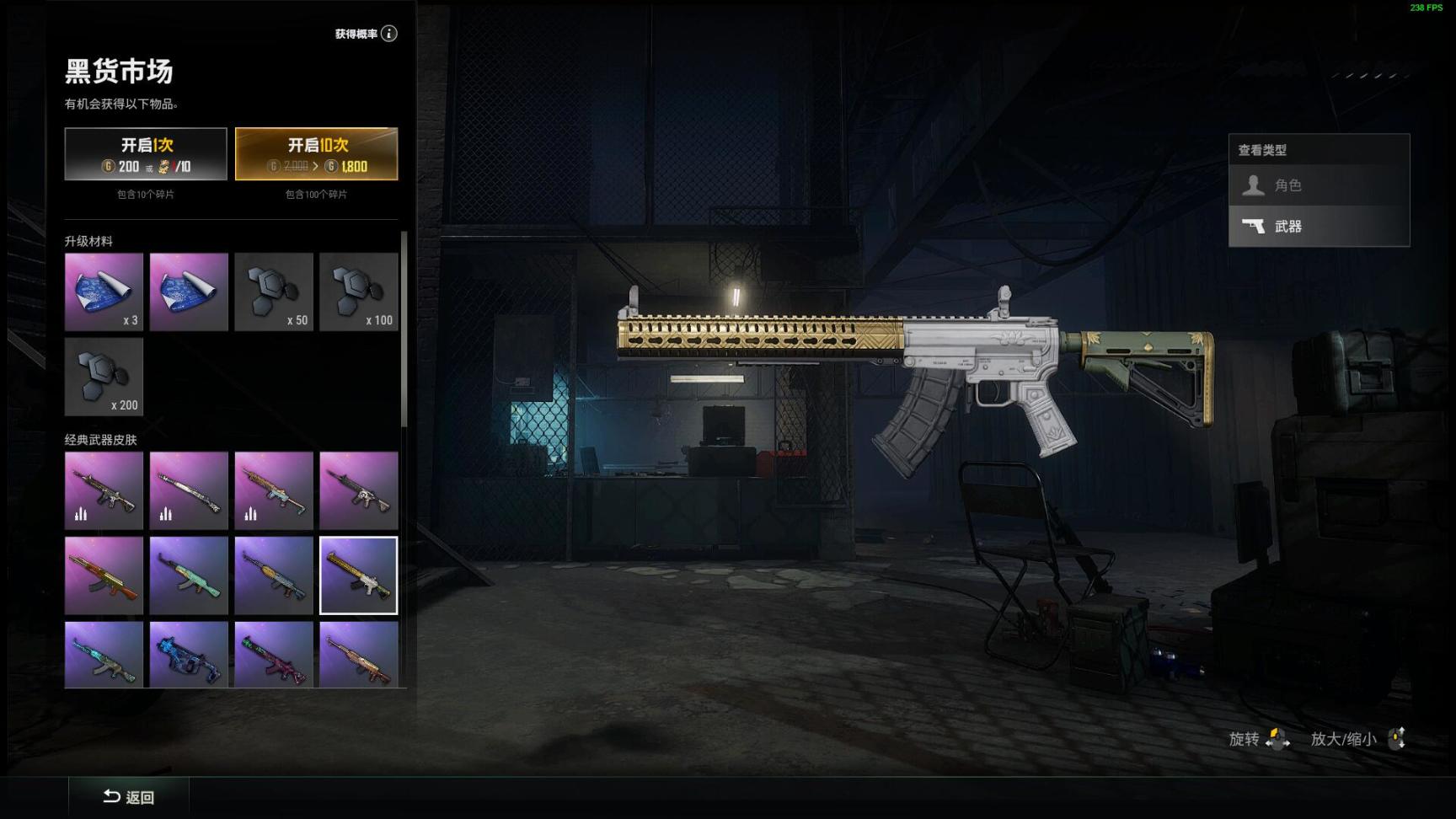Click the pistol icon next to 武器
1456x819 pixels.
tap(1254, 226)
